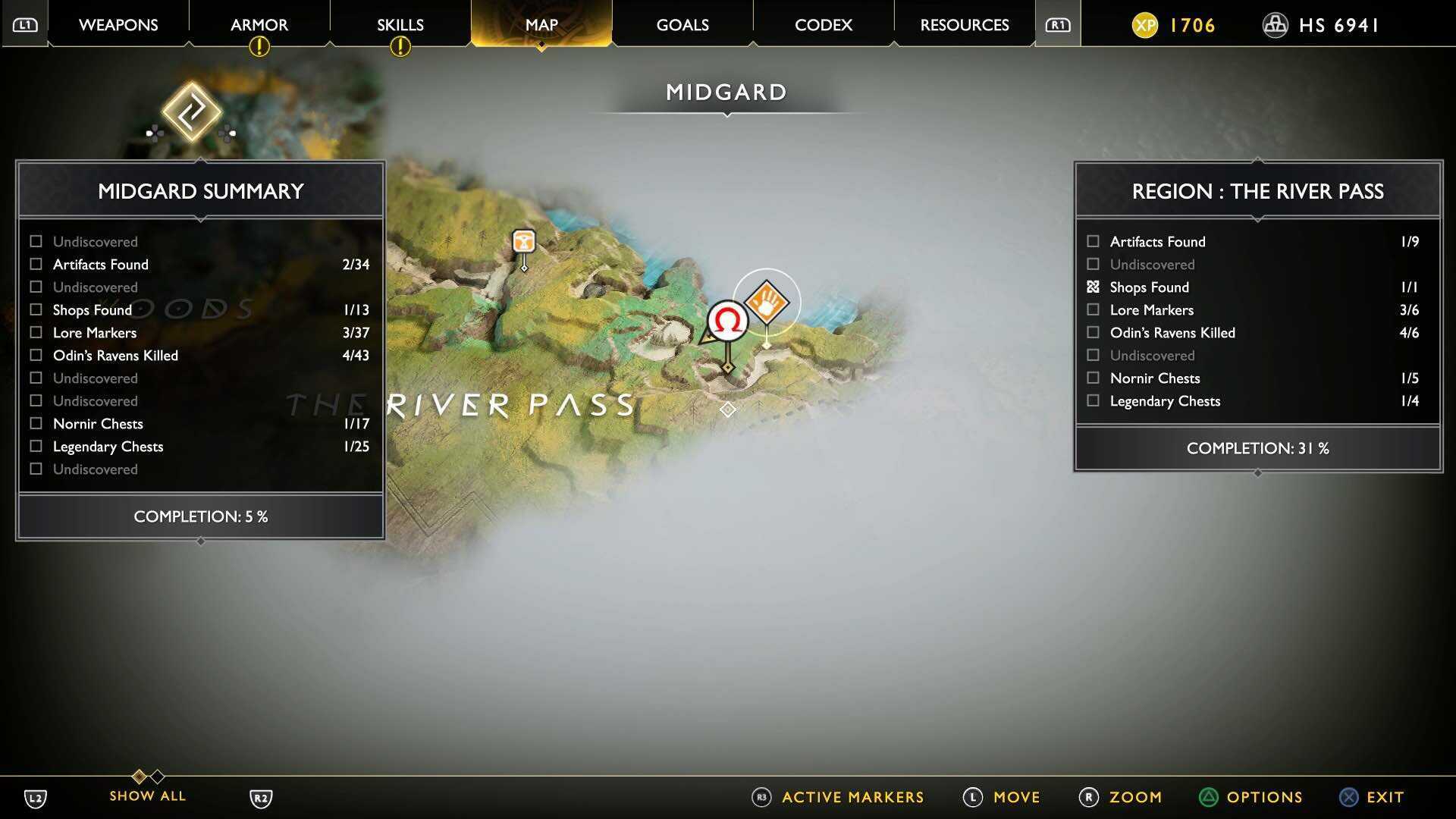Click the Hacksilver currency icon
Image resolution: width=1456 pixels, height=819 pixels.
(1275, 24)
